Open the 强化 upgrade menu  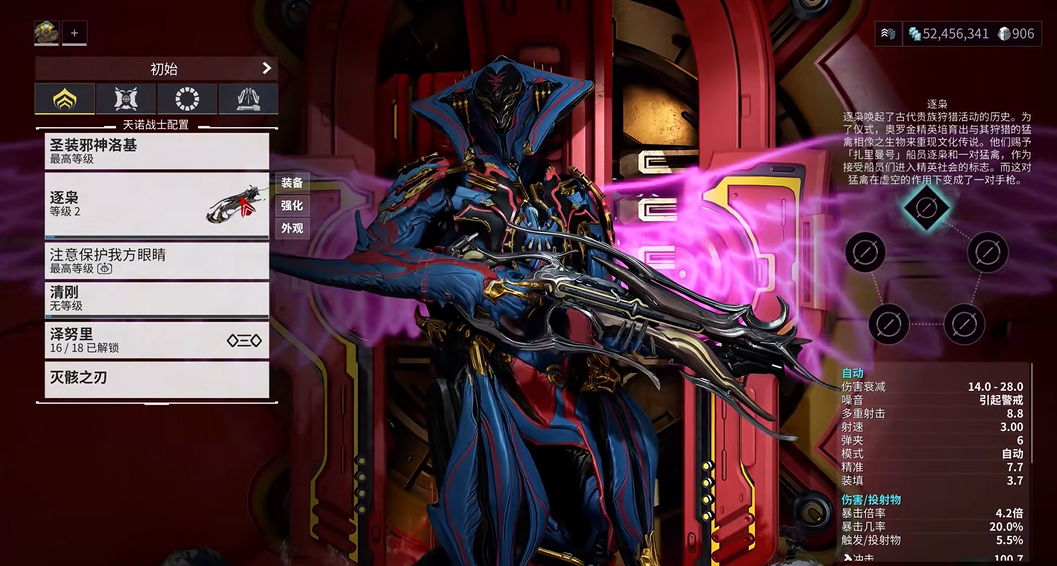[292, 206]
